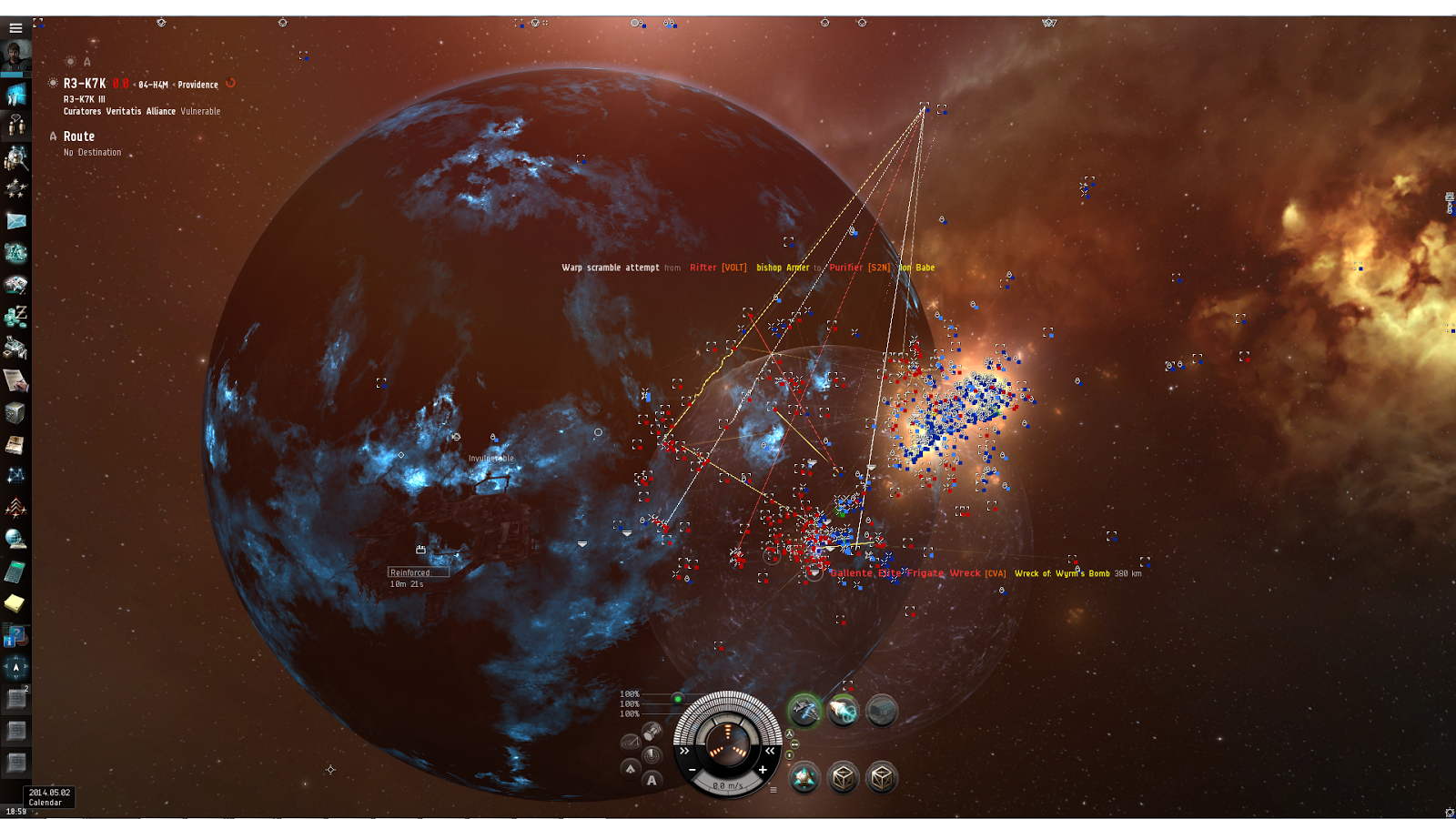The width and height of the screenshot is (1456, 819).
Task: Page the module rack with the >> arrow
Action: click(684, 752)
